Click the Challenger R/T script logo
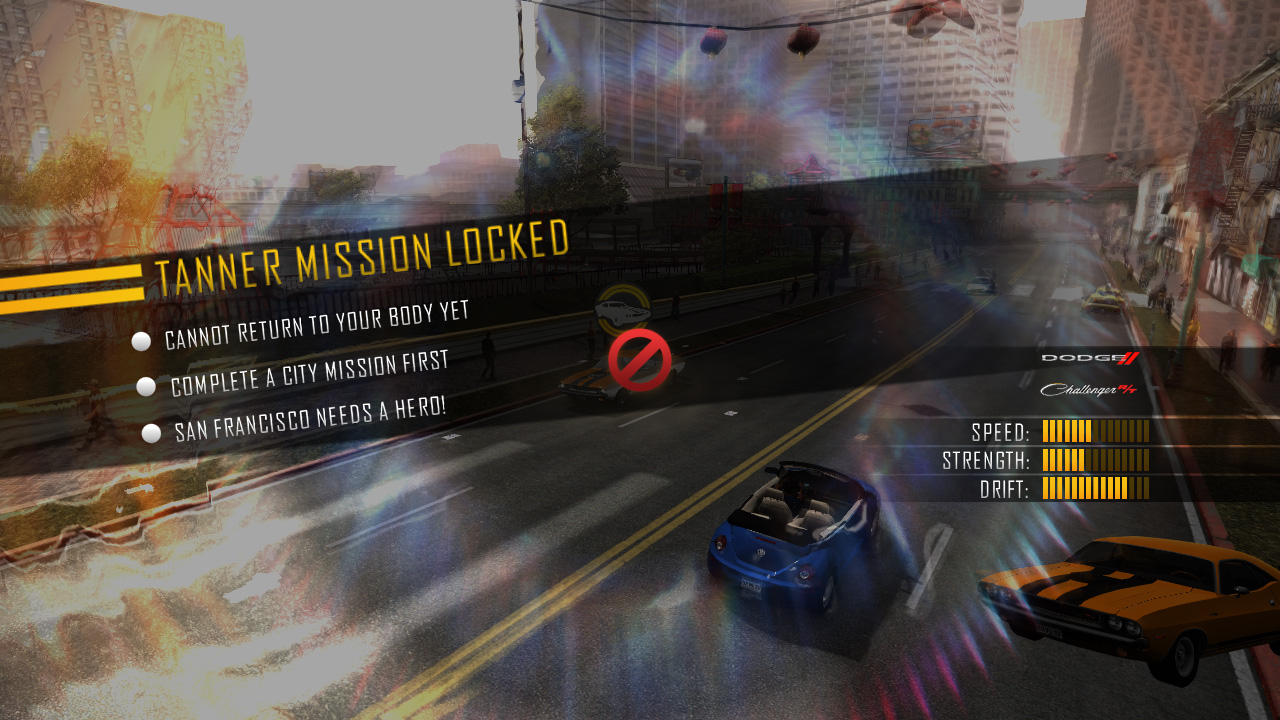The image size is (1280, 720). (1078, 390)
